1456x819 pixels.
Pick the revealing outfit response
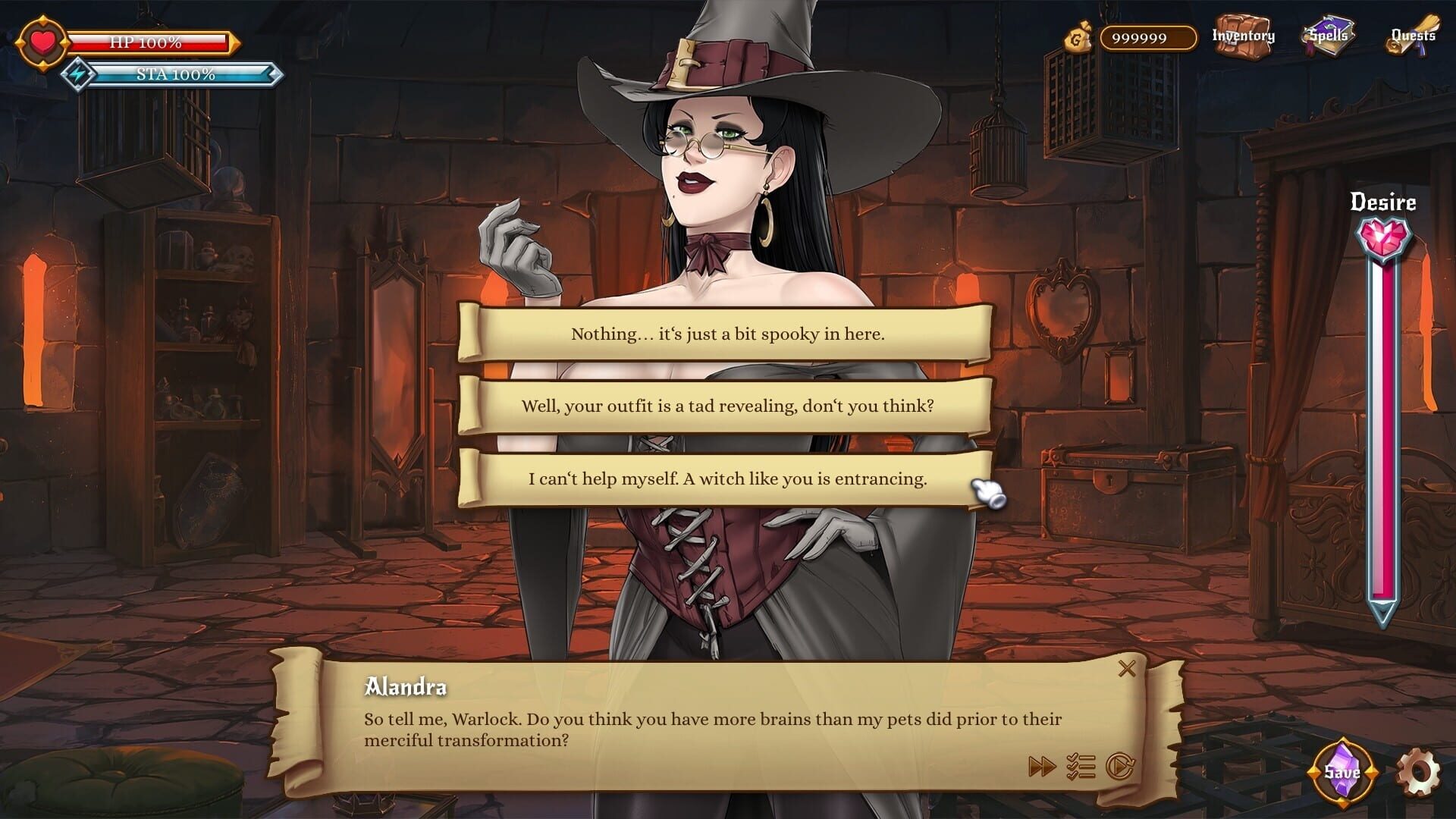click(x=726, y=406)
